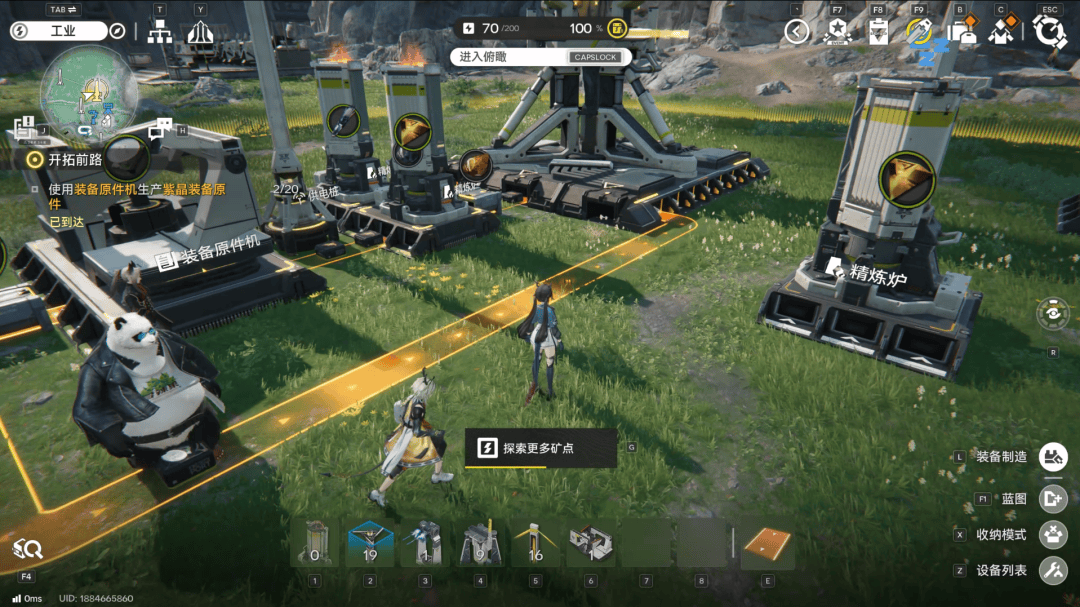Select the hotbar pylon with count 16
Viewport: 1080px width, 607px height.
click(535, 545)
